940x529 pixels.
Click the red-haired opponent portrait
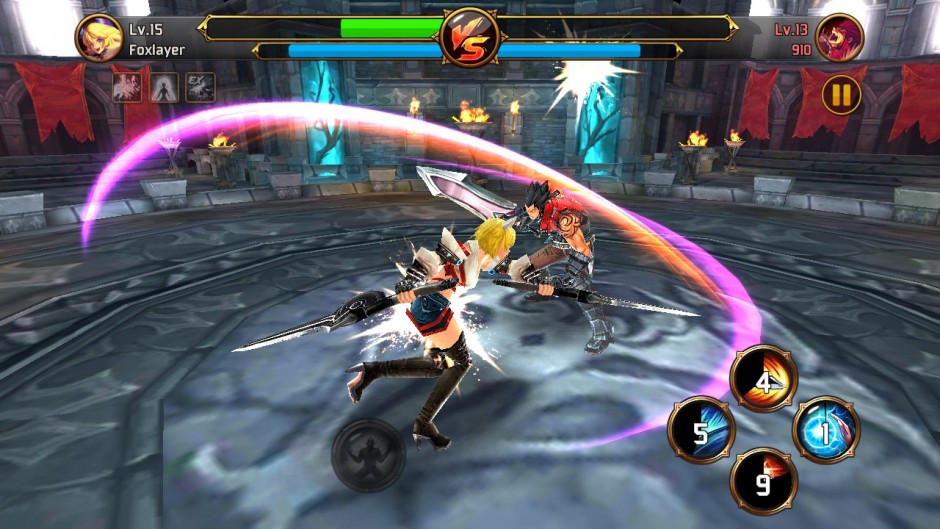point(839,38)
